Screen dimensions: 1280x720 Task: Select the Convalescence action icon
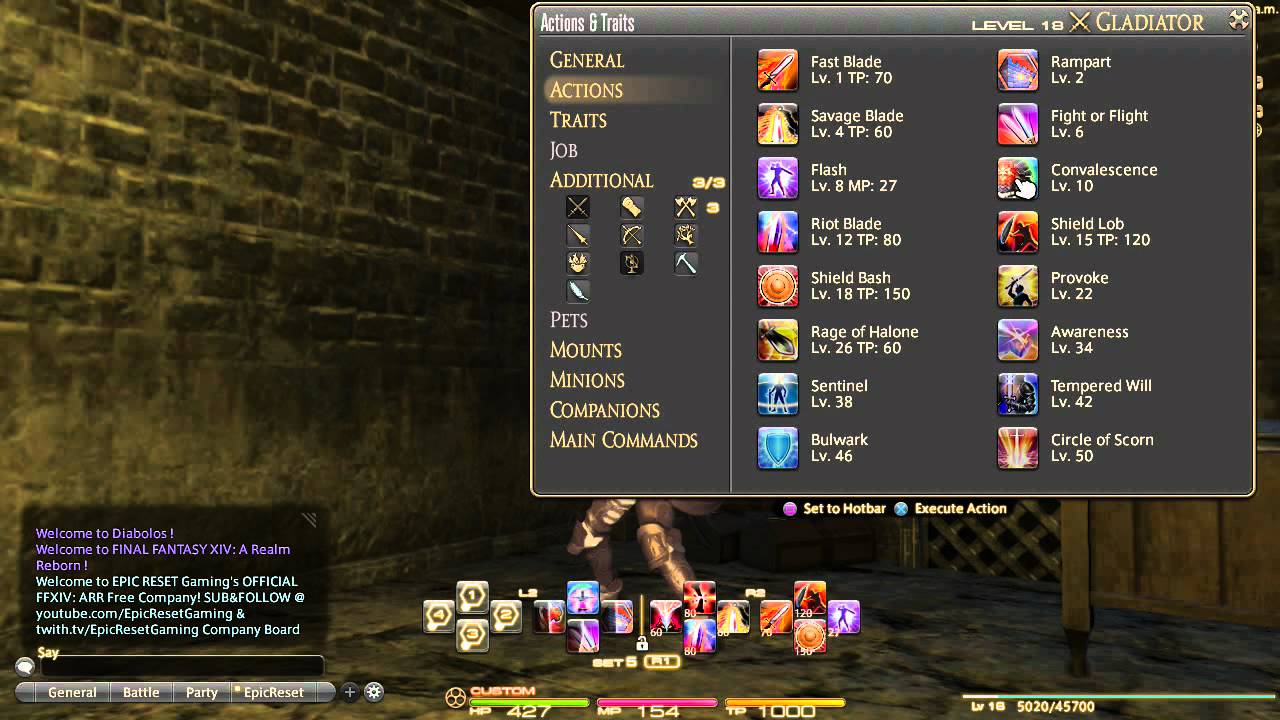click(1017, 178)
